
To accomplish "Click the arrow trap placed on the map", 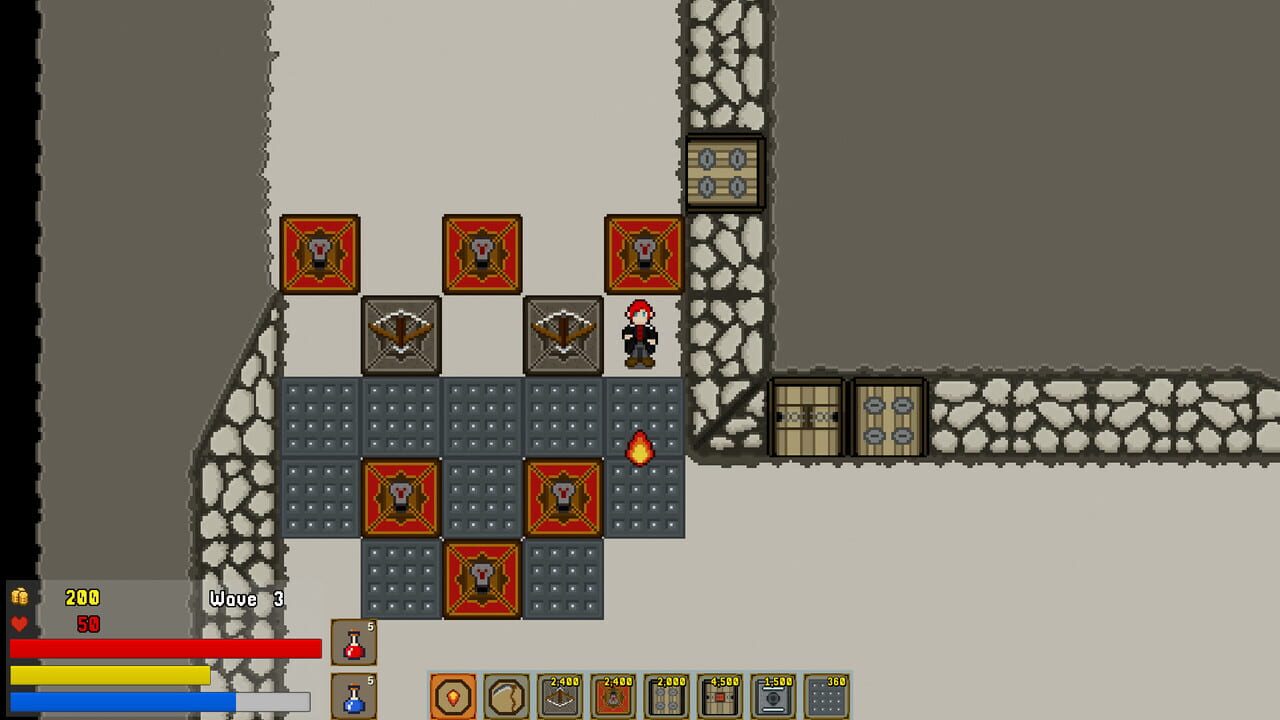I will [400, 334].
